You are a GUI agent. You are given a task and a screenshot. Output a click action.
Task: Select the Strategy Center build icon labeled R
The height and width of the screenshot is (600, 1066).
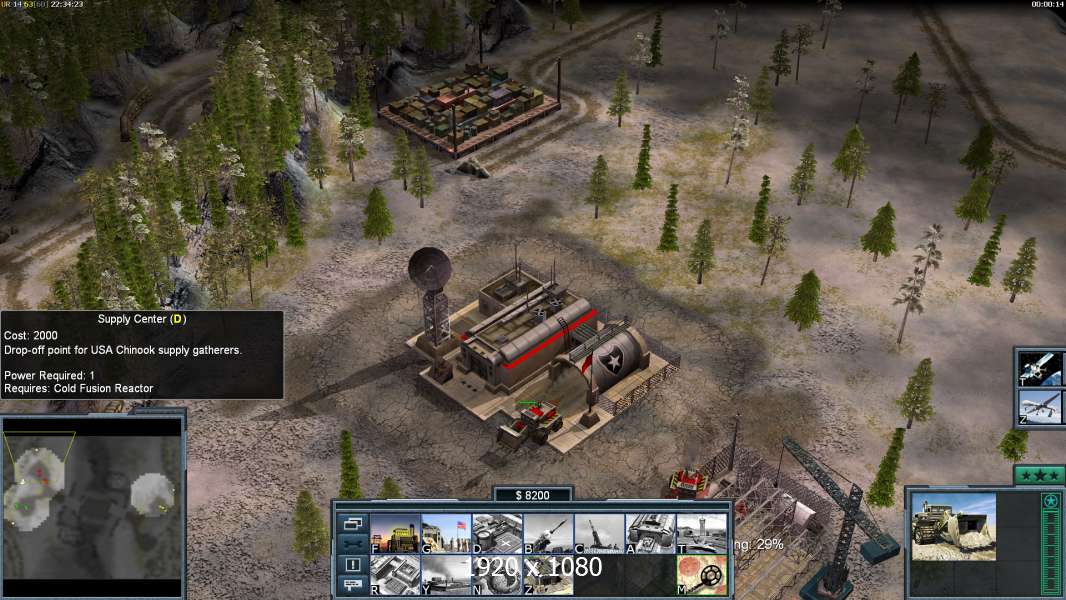(394, 575)
